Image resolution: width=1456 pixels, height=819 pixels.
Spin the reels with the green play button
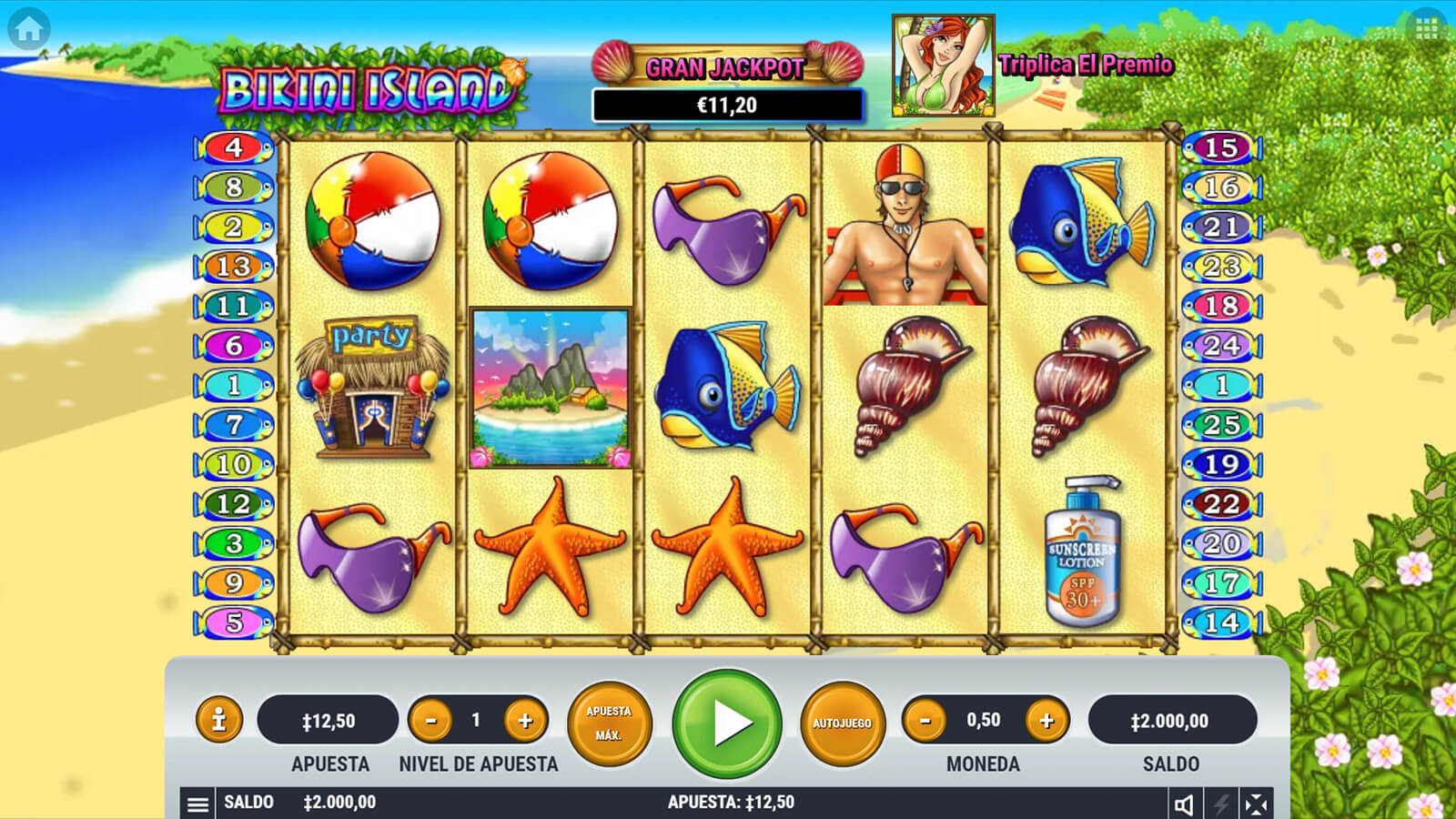coord(727,723)
